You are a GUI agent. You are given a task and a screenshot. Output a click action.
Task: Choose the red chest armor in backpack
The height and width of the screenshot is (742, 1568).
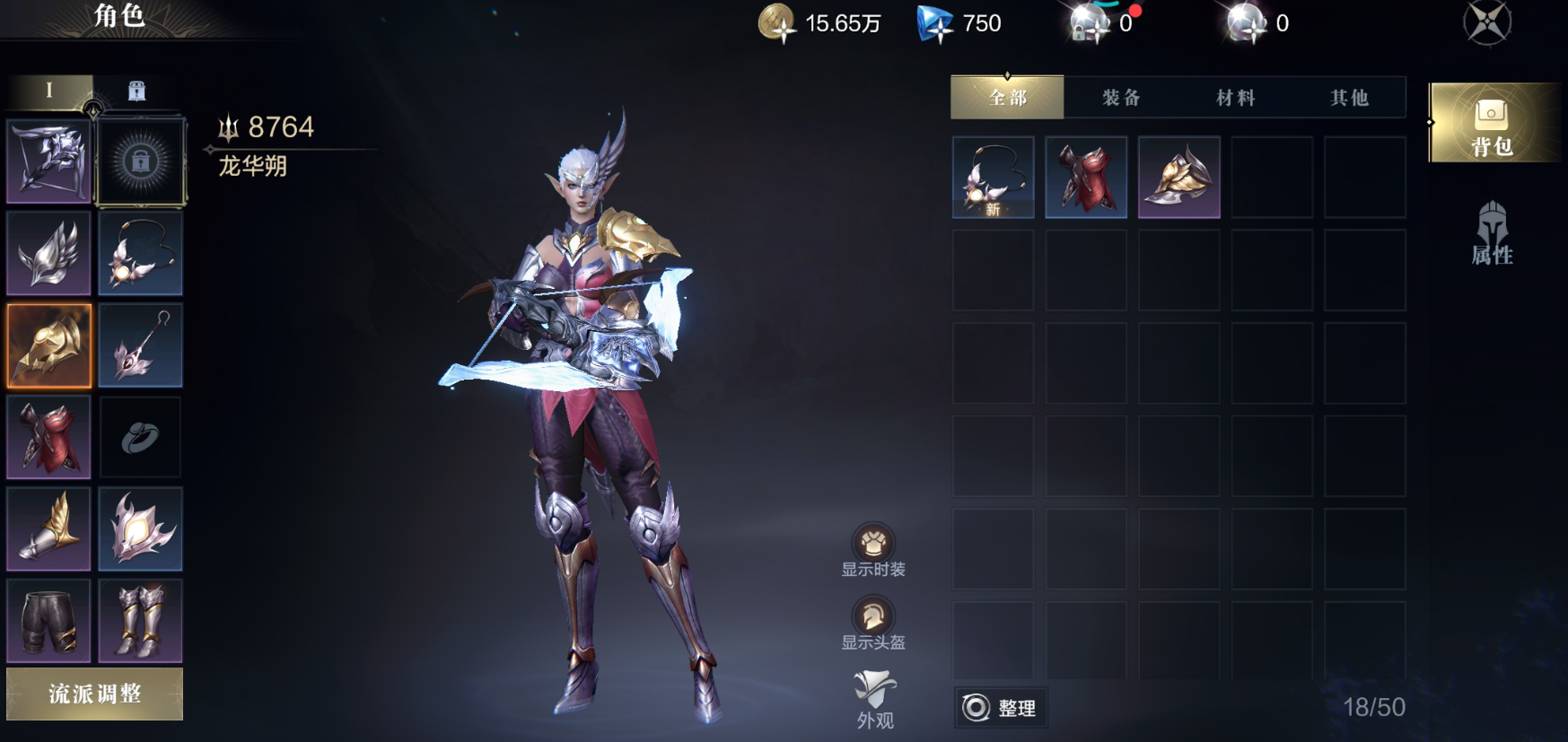1086,178
